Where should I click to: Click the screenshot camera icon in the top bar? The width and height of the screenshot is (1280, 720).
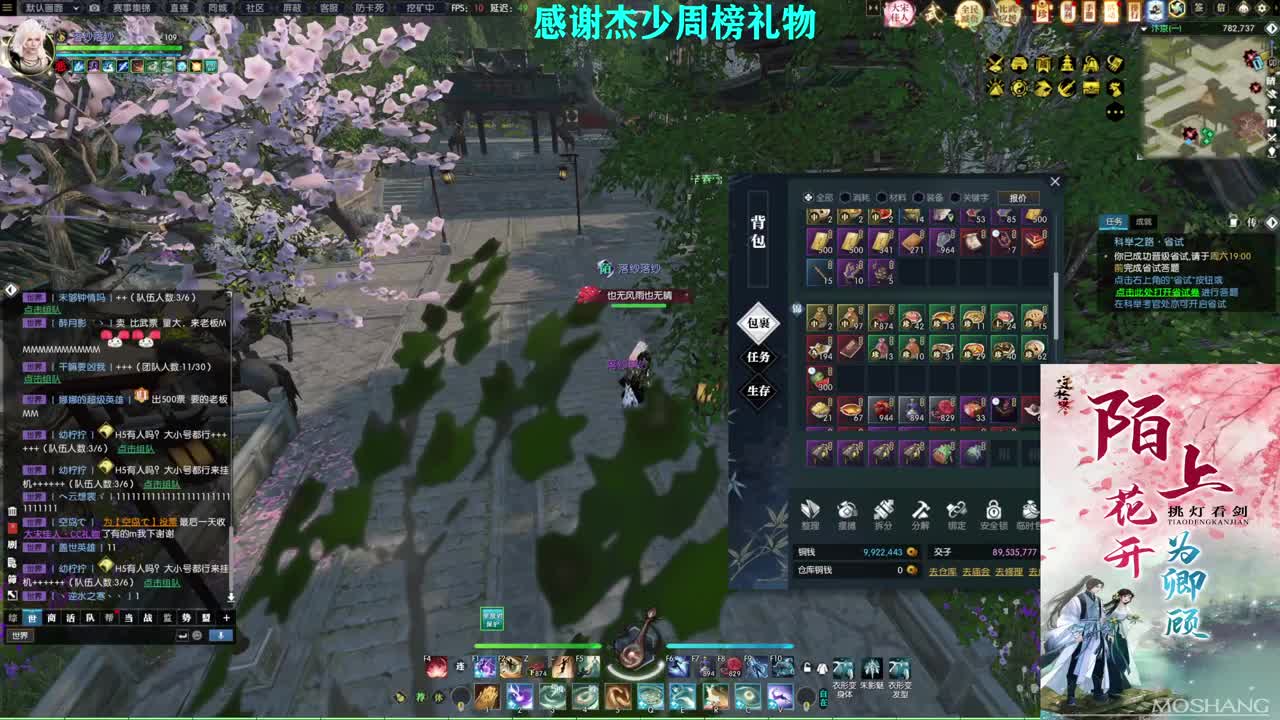pos(93,9)
